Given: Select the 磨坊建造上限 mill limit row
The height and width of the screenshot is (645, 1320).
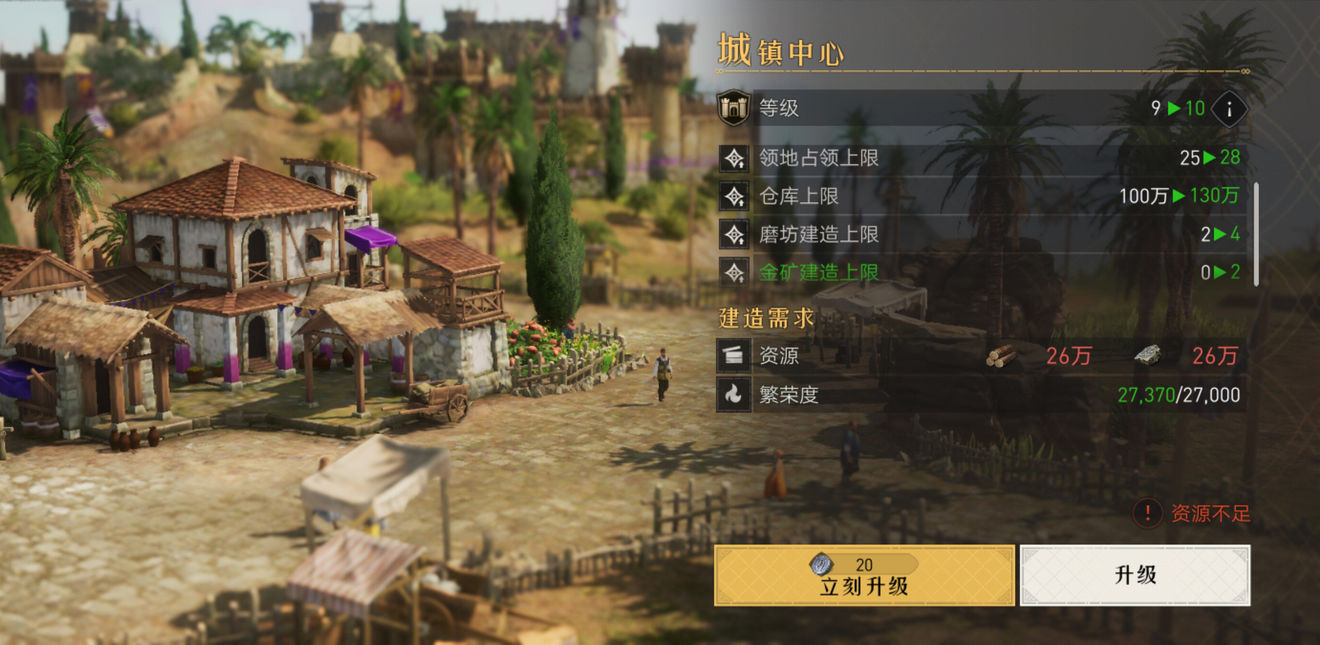Looking at the screenshot, I should 982,234.
